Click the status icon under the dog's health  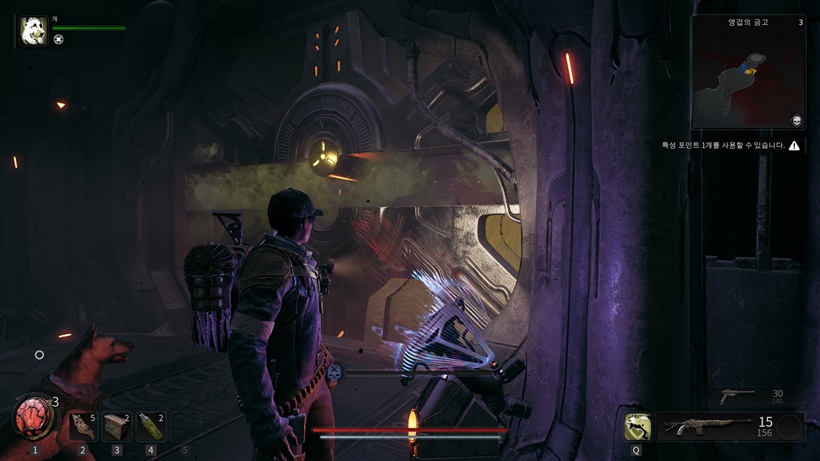tap(58, 40)
